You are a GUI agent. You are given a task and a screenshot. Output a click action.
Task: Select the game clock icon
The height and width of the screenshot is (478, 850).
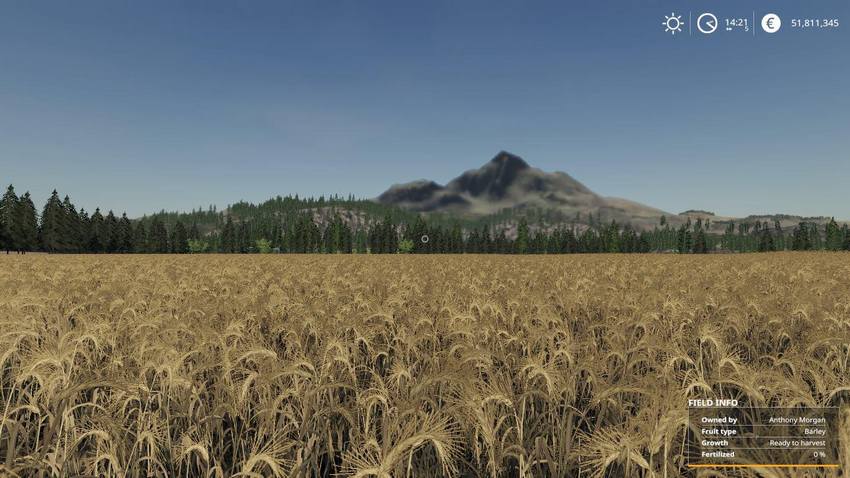707,23
